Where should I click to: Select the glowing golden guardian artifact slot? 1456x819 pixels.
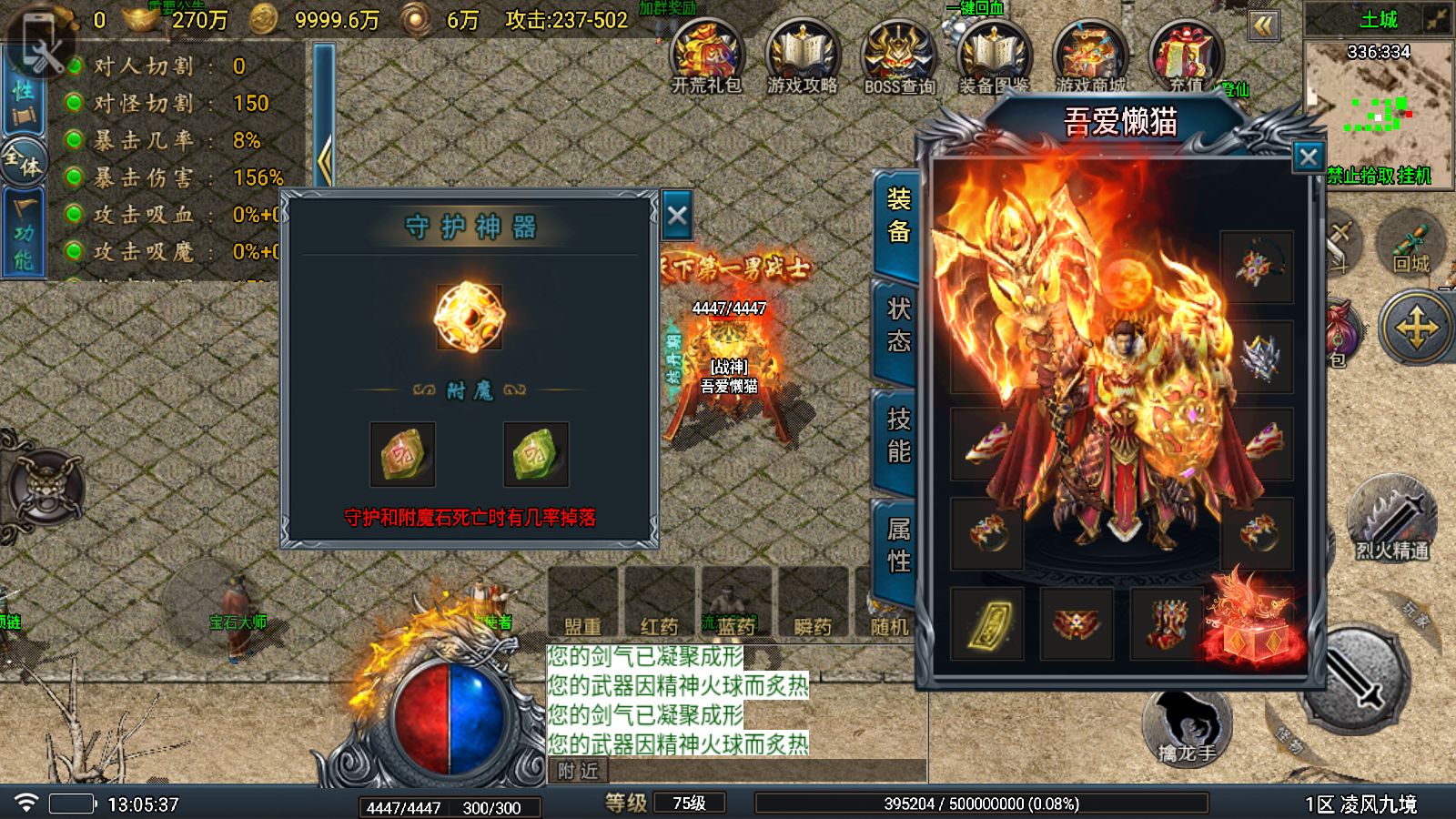click(470, 317)
